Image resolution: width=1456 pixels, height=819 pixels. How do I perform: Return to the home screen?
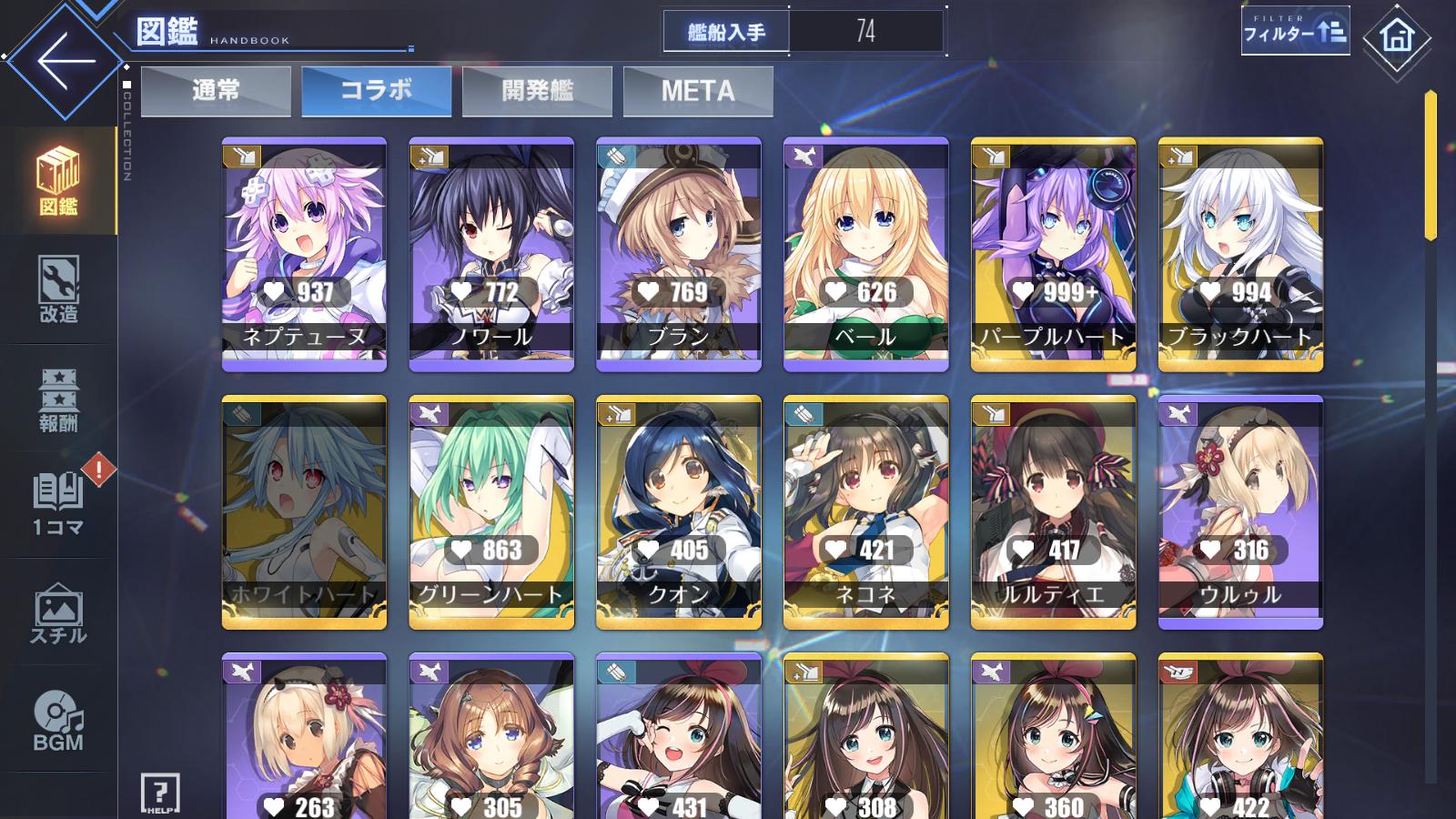point(1397,37)
